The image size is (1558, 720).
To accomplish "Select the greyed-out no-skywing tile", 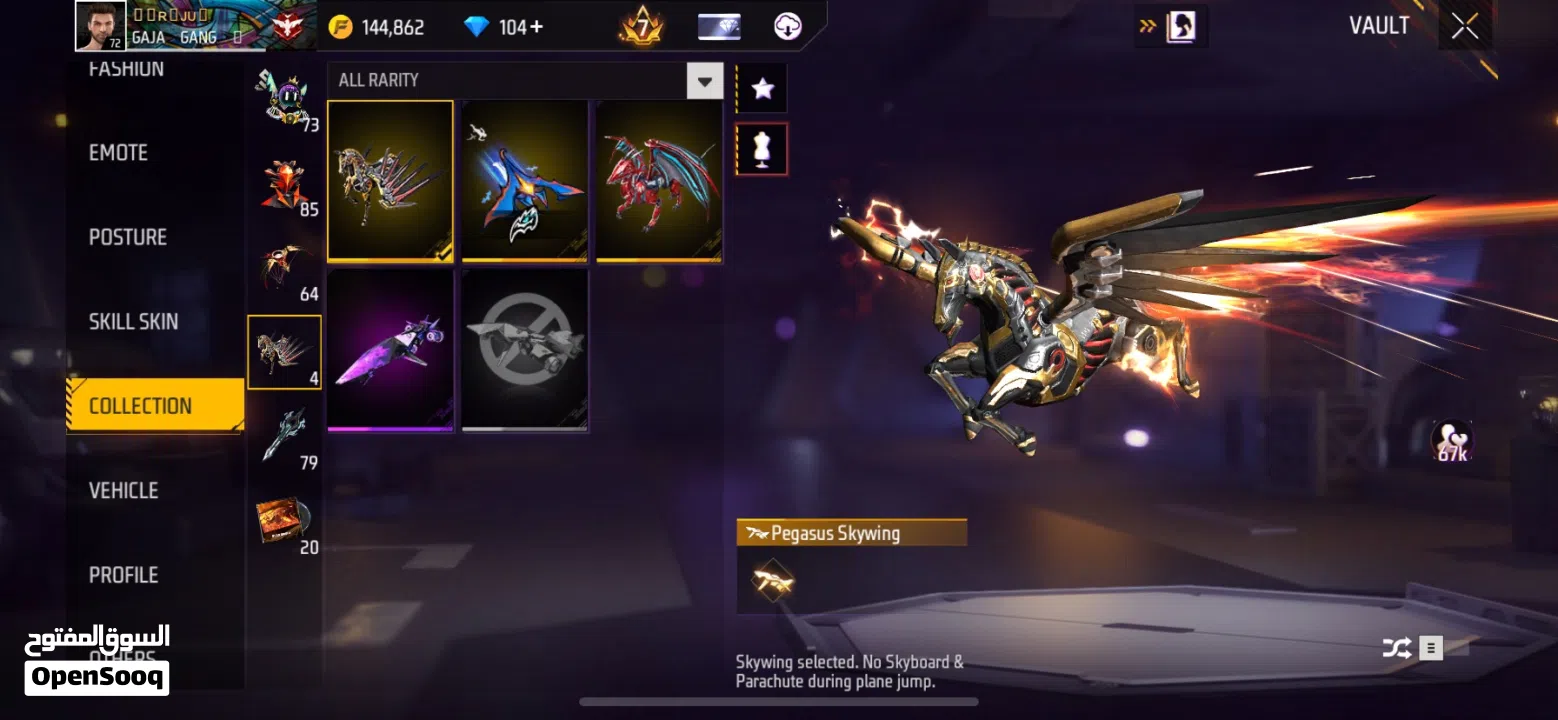I will pos(524,350).
